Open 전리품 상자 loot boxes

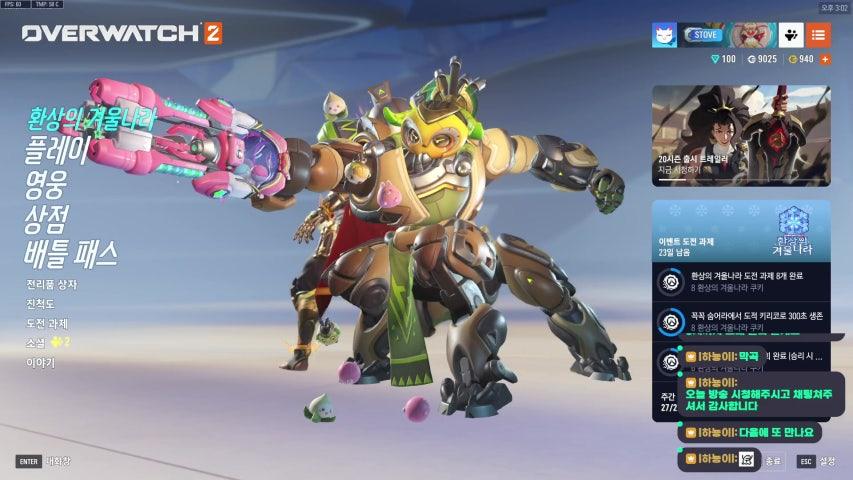pos(51,284)
